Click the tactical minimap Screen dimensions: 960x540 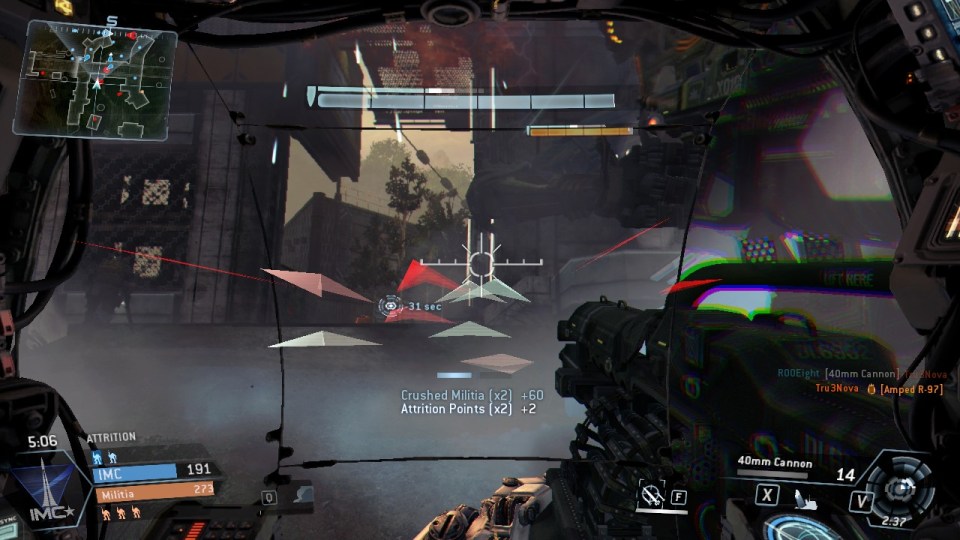pyautogui.click(x=94, y=78)
